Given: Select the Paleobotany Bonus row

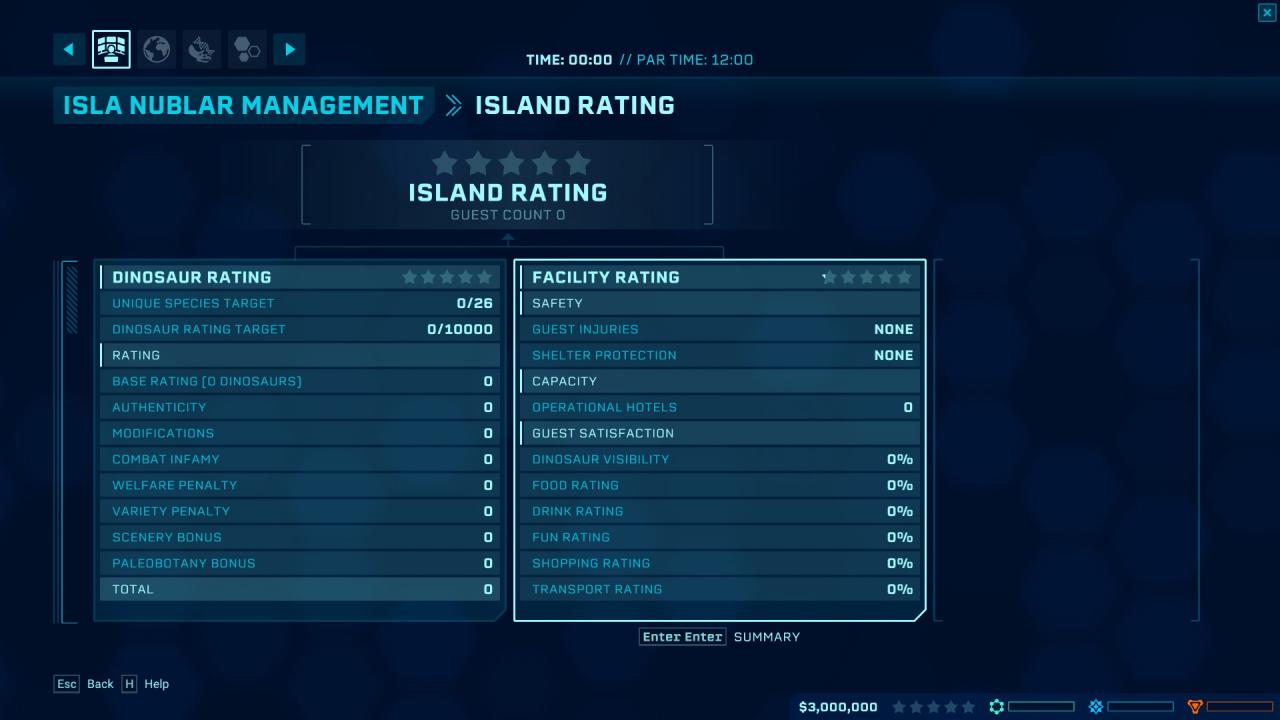Looking at the screenshot, I should tap(300, 563).
